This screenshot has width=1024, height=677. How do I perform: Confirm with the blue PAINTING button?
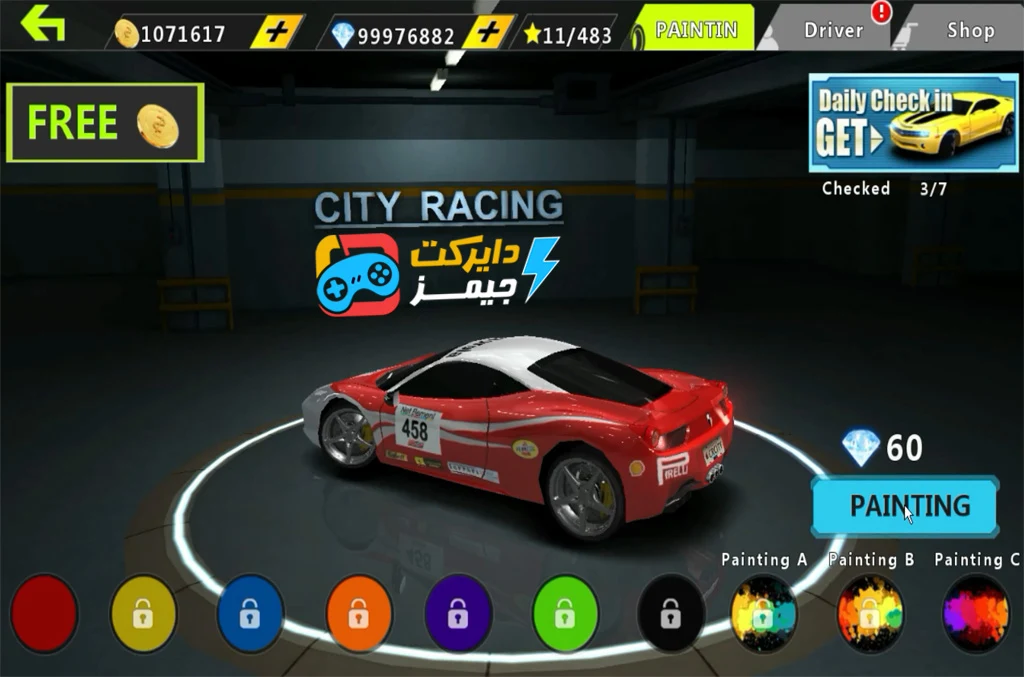905,506
